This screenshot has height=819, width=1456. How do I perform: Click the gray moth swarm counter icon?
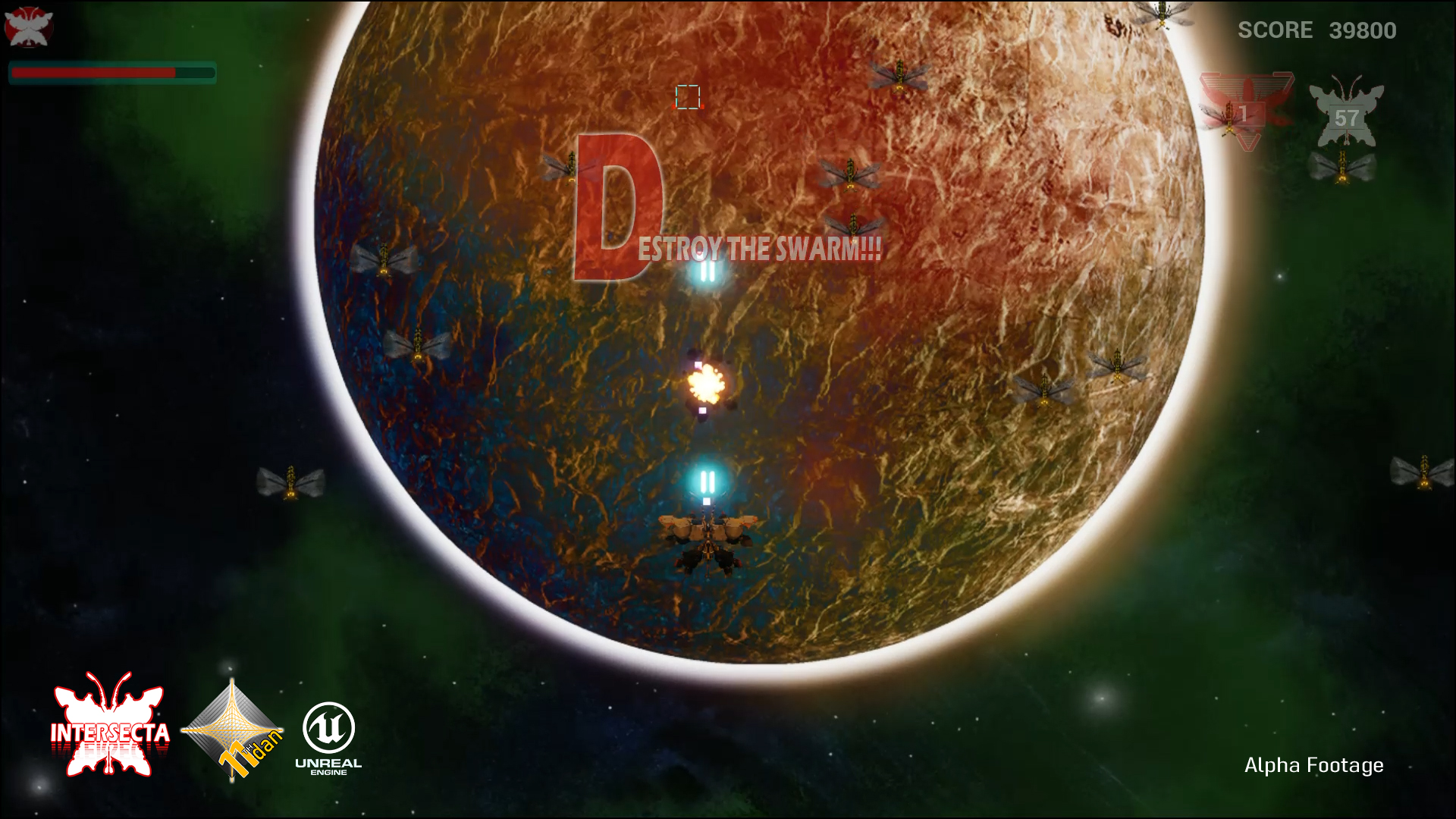point(1346,114)
